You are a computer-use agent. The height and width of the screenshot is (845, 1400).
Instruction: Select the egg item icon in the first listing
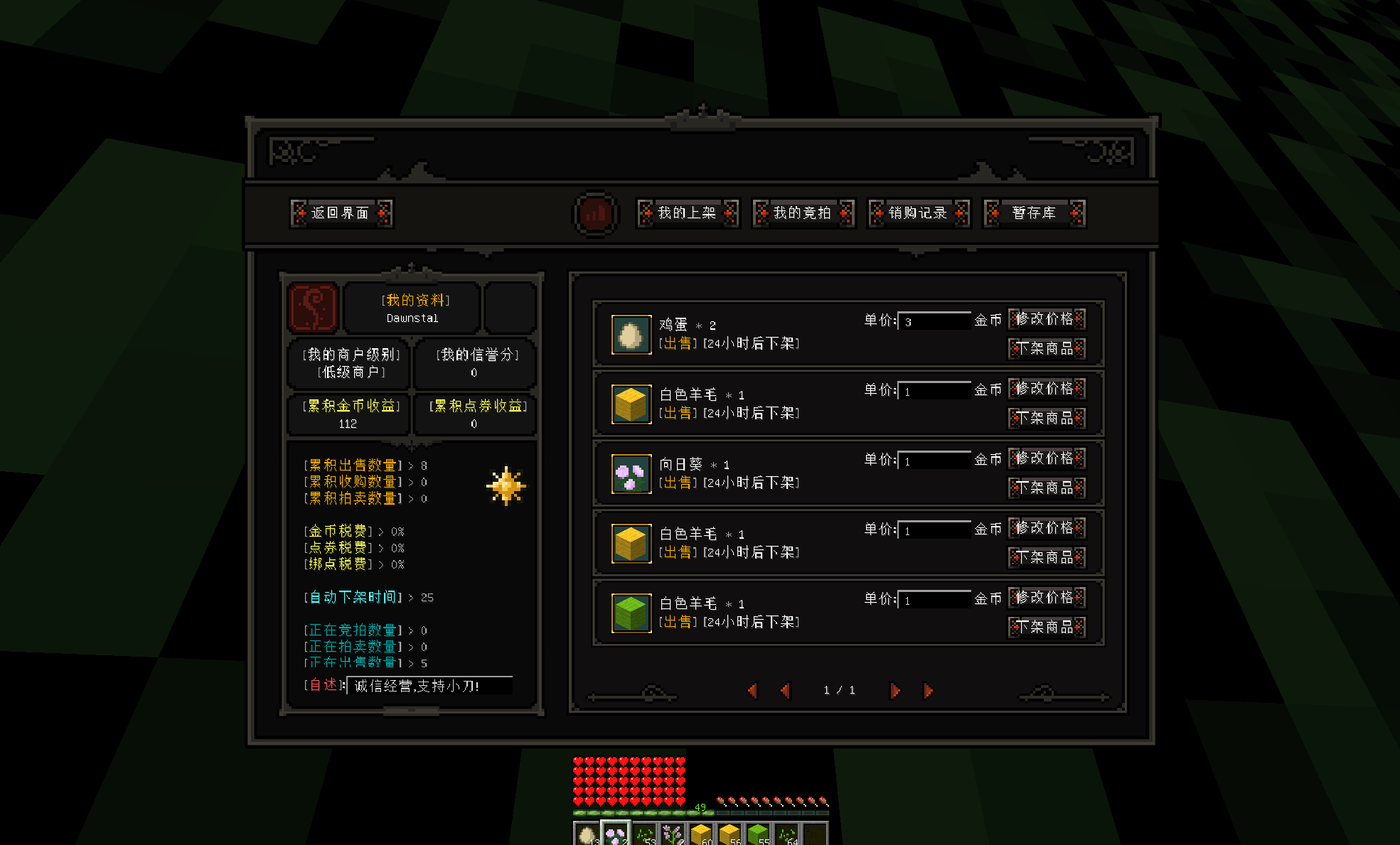click(x=630, y=335)
